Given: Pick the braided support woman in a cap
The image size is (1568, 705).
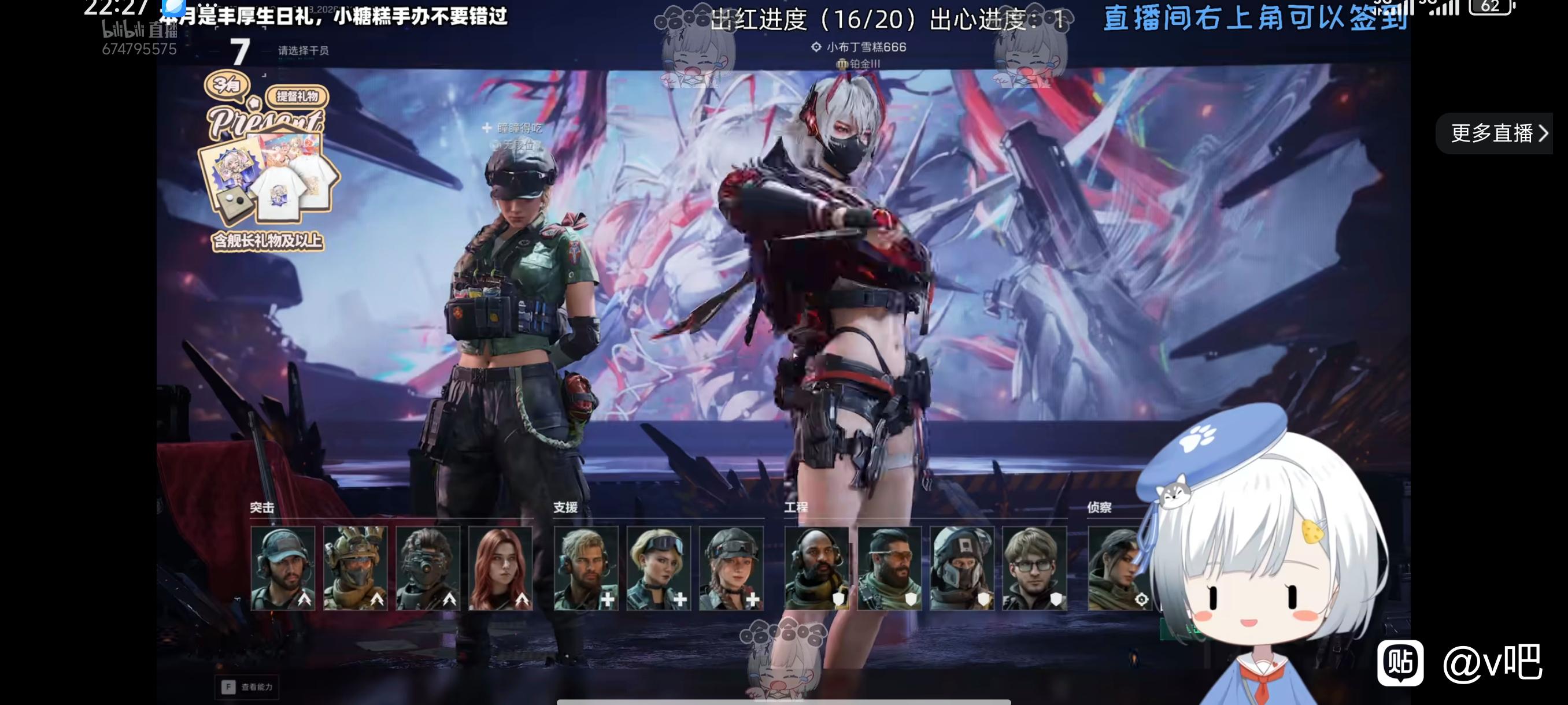Looking at the screenshot, I should (731, 568).
